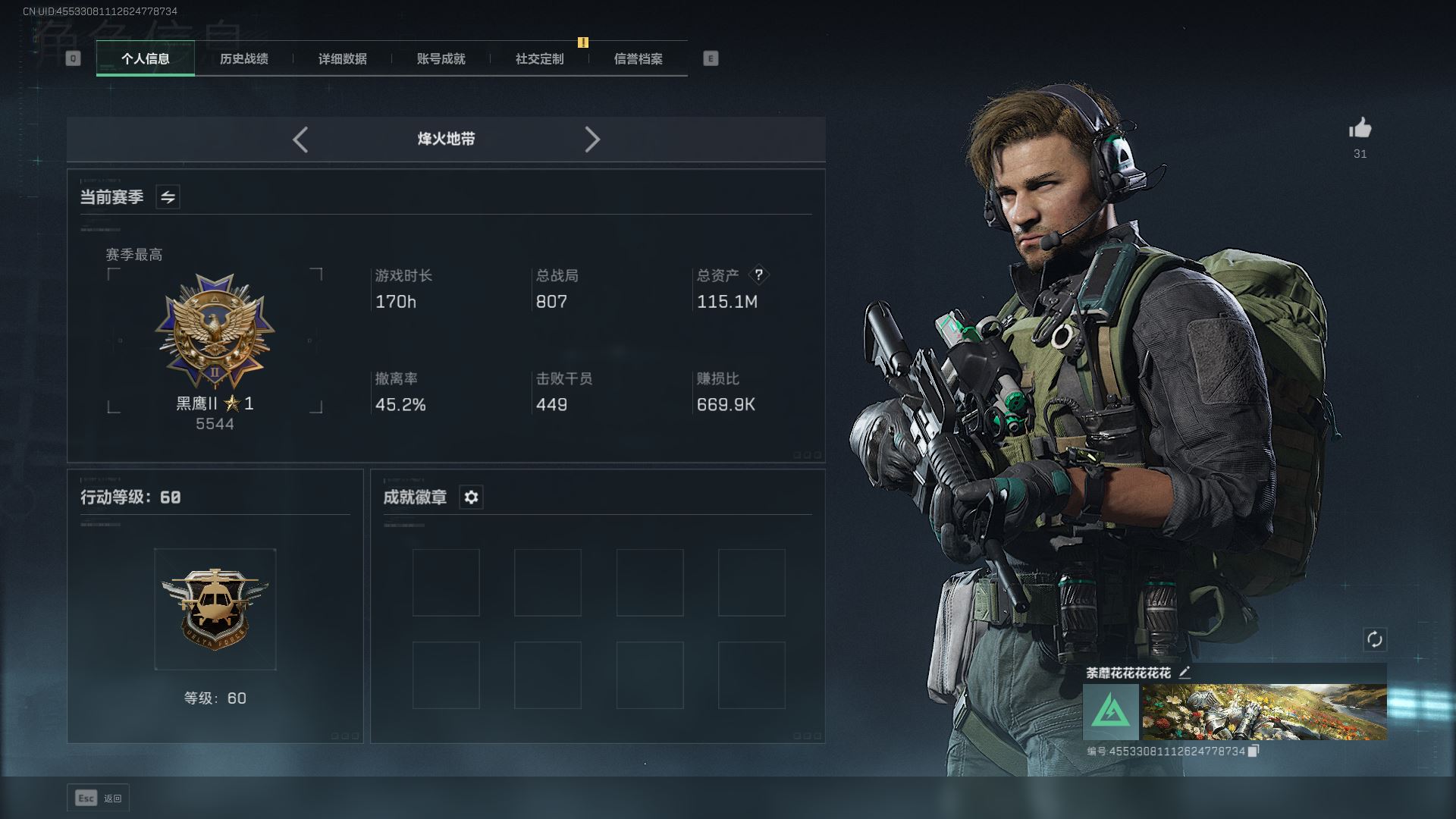Edit the player name with the pencil icon
1456x819 pixels.
(1185, 672)
